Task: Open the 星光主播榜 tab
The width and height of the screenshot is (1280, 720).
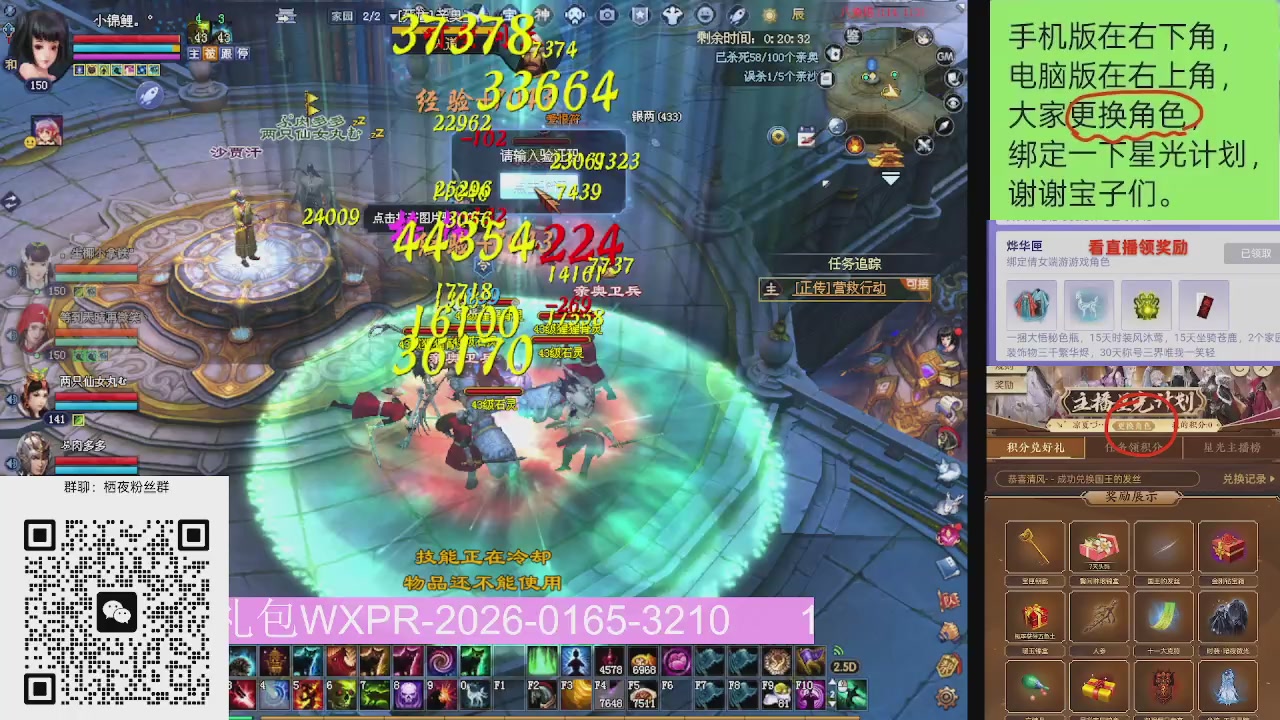Action: 1231,448
